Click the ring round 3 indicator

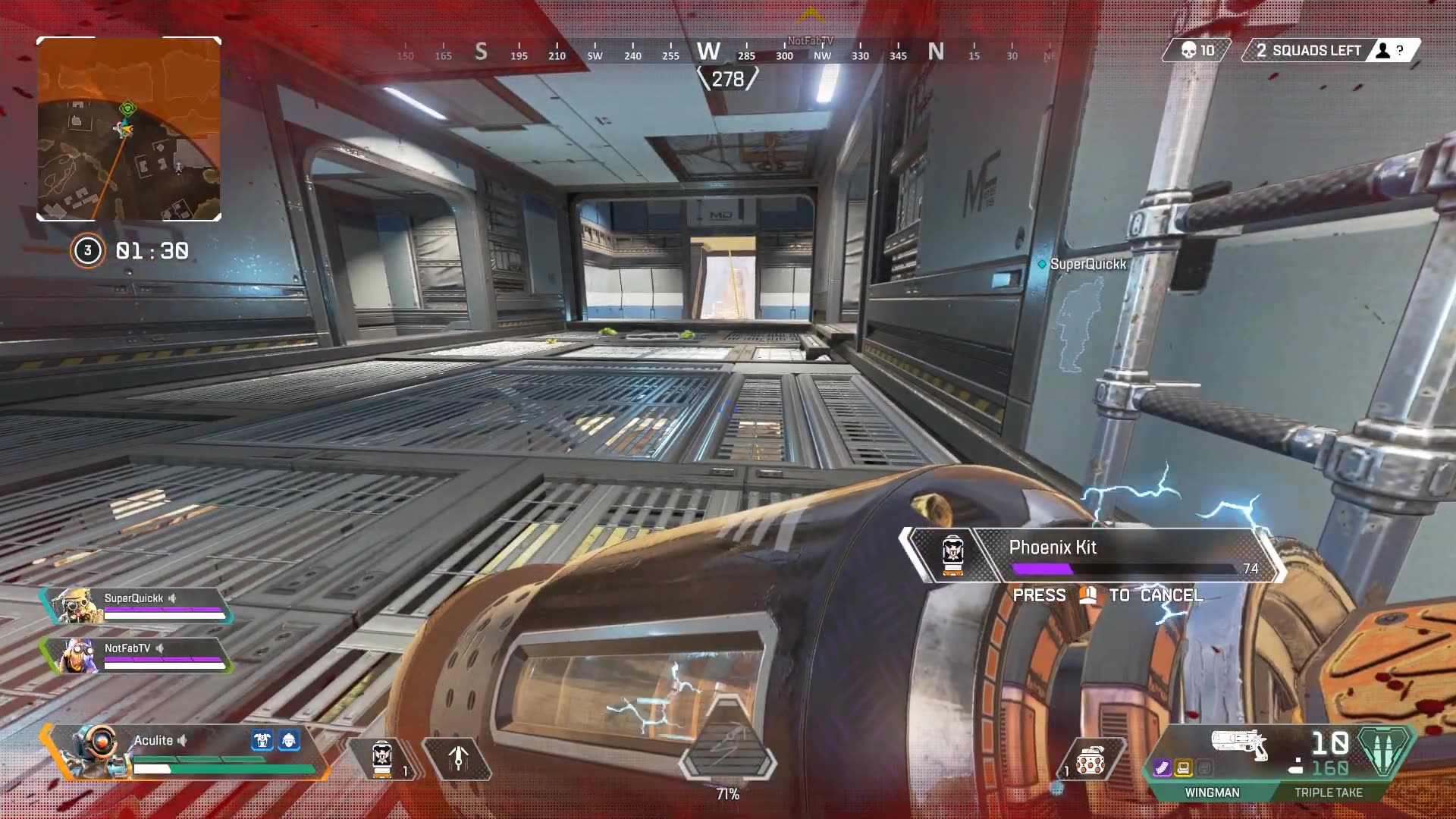[87, 251]
